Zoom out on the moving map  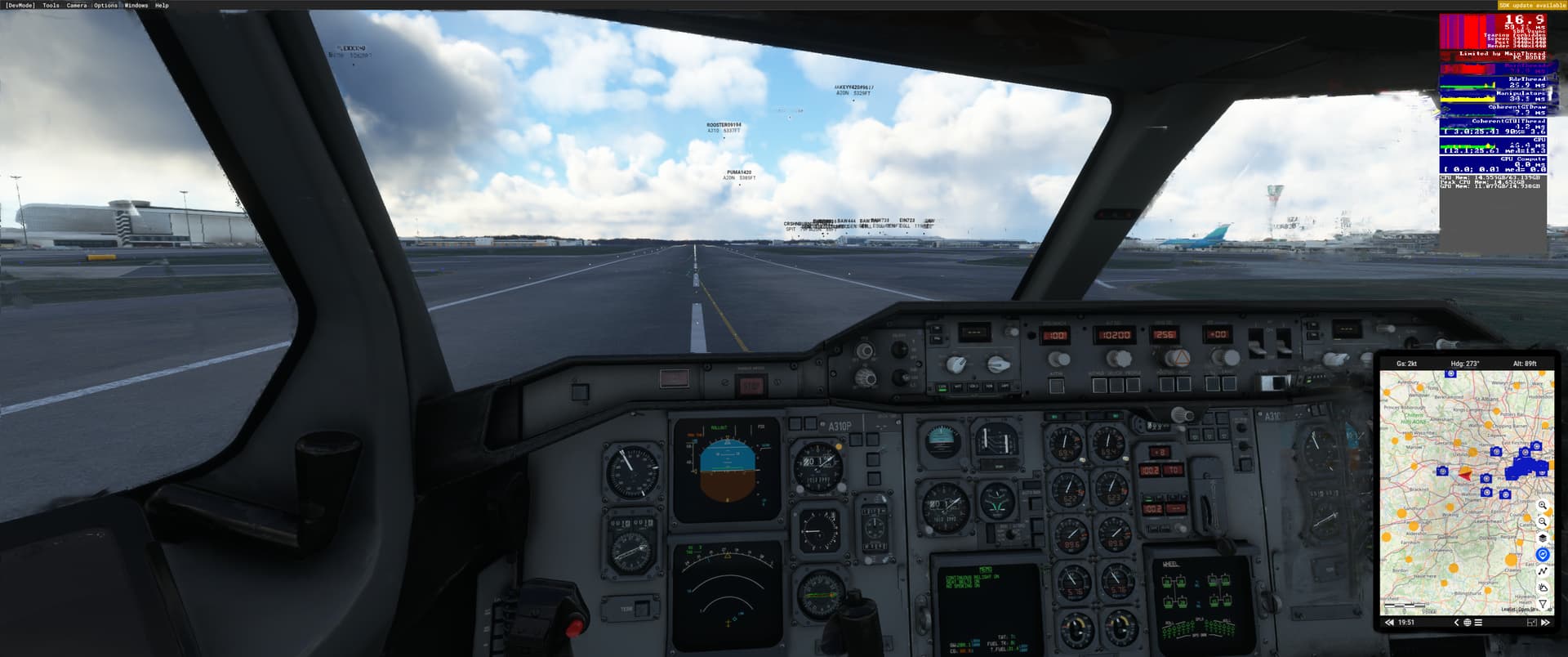tap(1543, 522)
